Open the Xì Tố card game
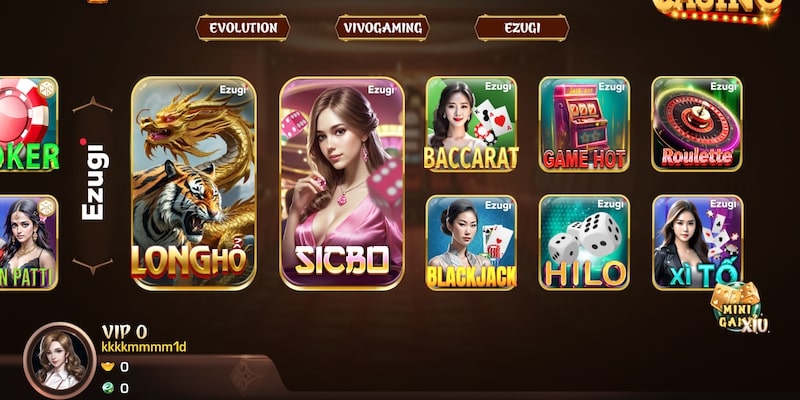 tap(697, 241)
